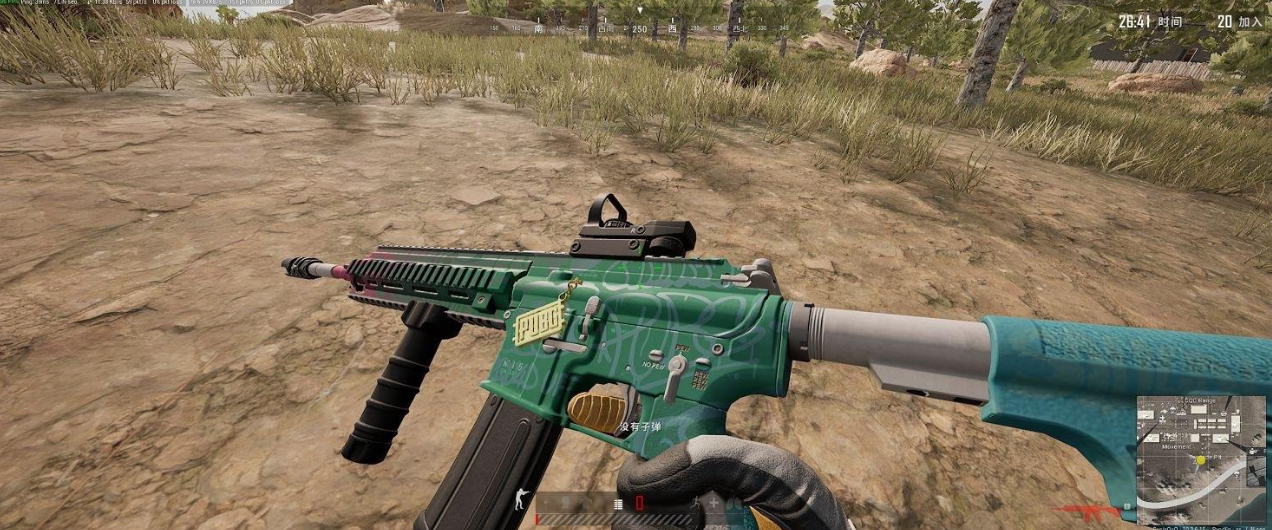Click the standing stance figure icon
This screenshot has height=530, width=1272.
(x=520, y=497)
